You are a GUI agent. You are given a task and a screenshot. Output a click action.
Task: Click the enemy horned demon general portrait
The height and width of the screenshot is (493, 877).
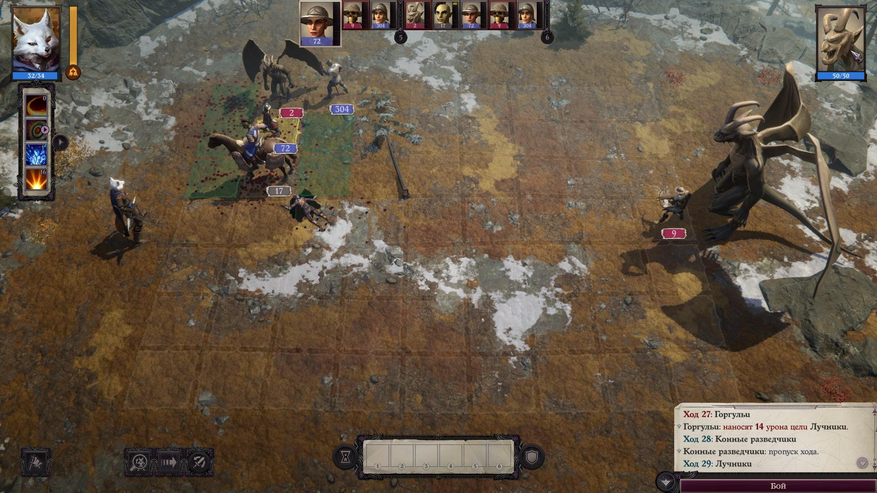(840, 37)
